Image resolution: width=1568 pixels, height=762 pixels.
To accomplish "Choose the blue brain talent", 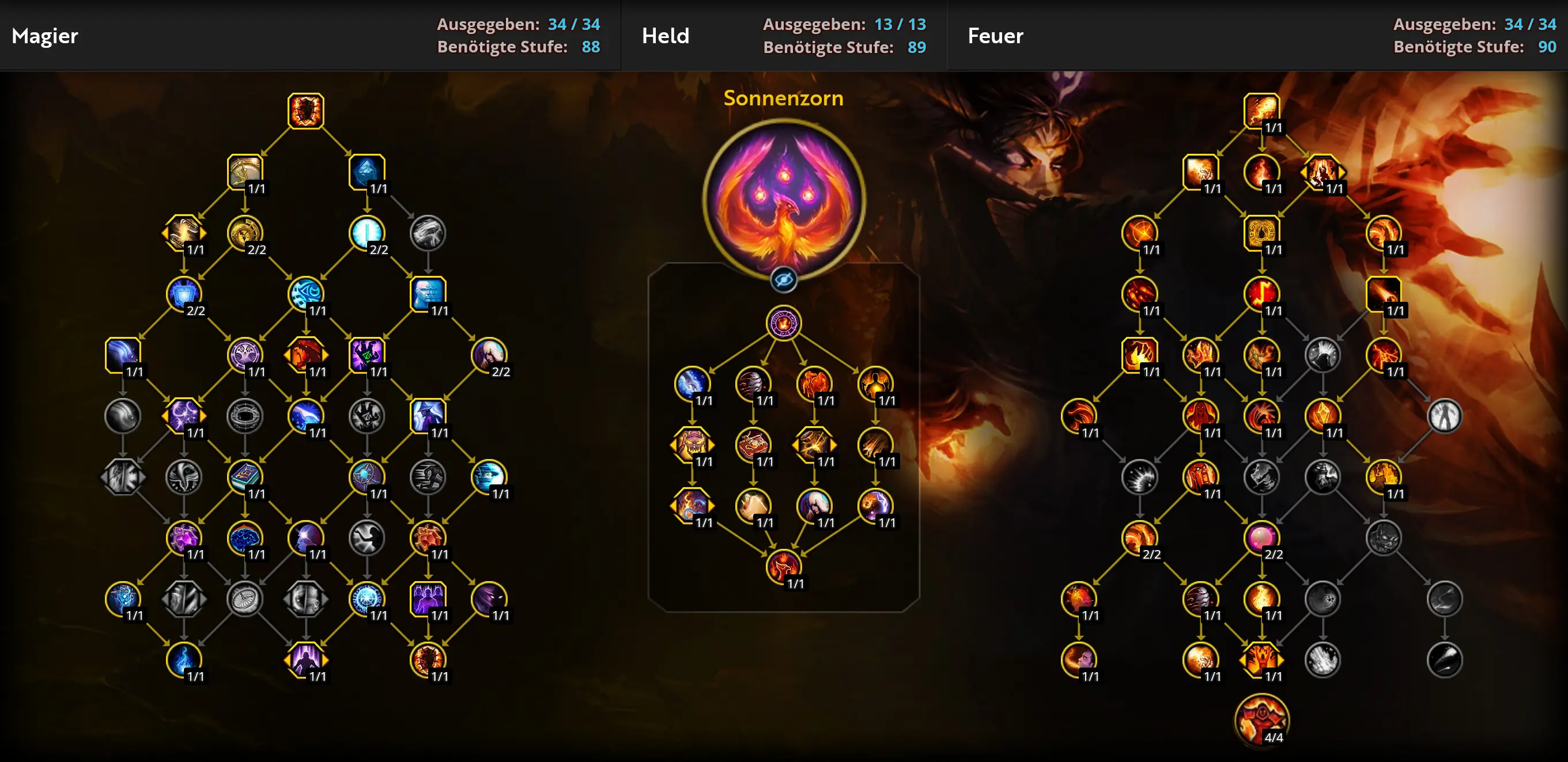I will tap(245, 537).
